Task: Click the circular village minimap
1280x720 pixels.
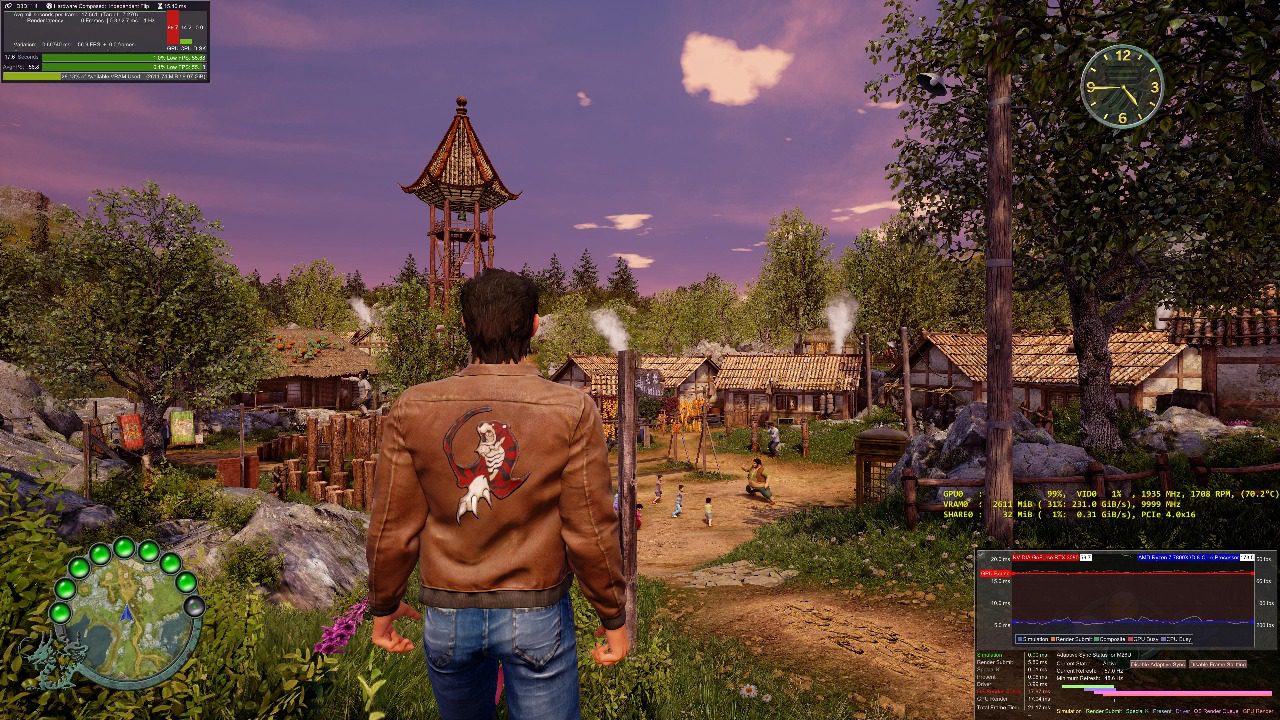Action: pyautogui.click(x=126, y=620)
